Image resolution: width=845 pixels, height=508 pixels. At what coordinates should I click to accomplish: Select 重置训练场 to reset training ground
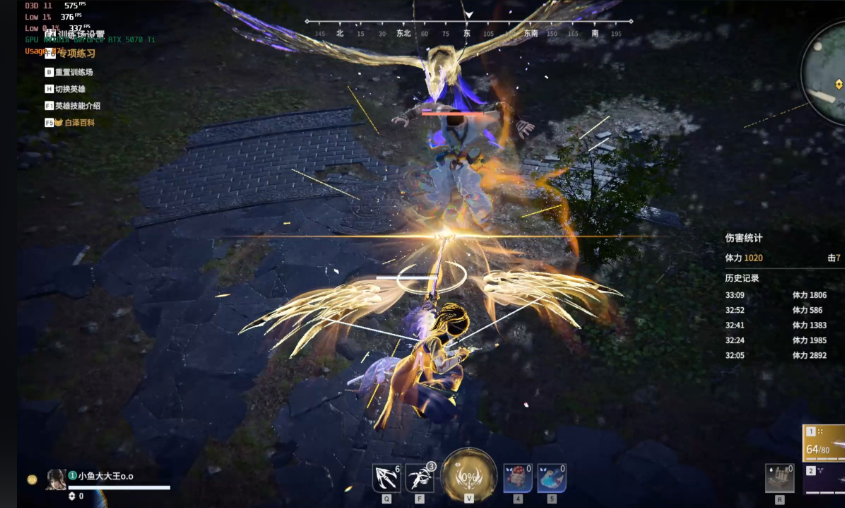(x=74, y=72)
